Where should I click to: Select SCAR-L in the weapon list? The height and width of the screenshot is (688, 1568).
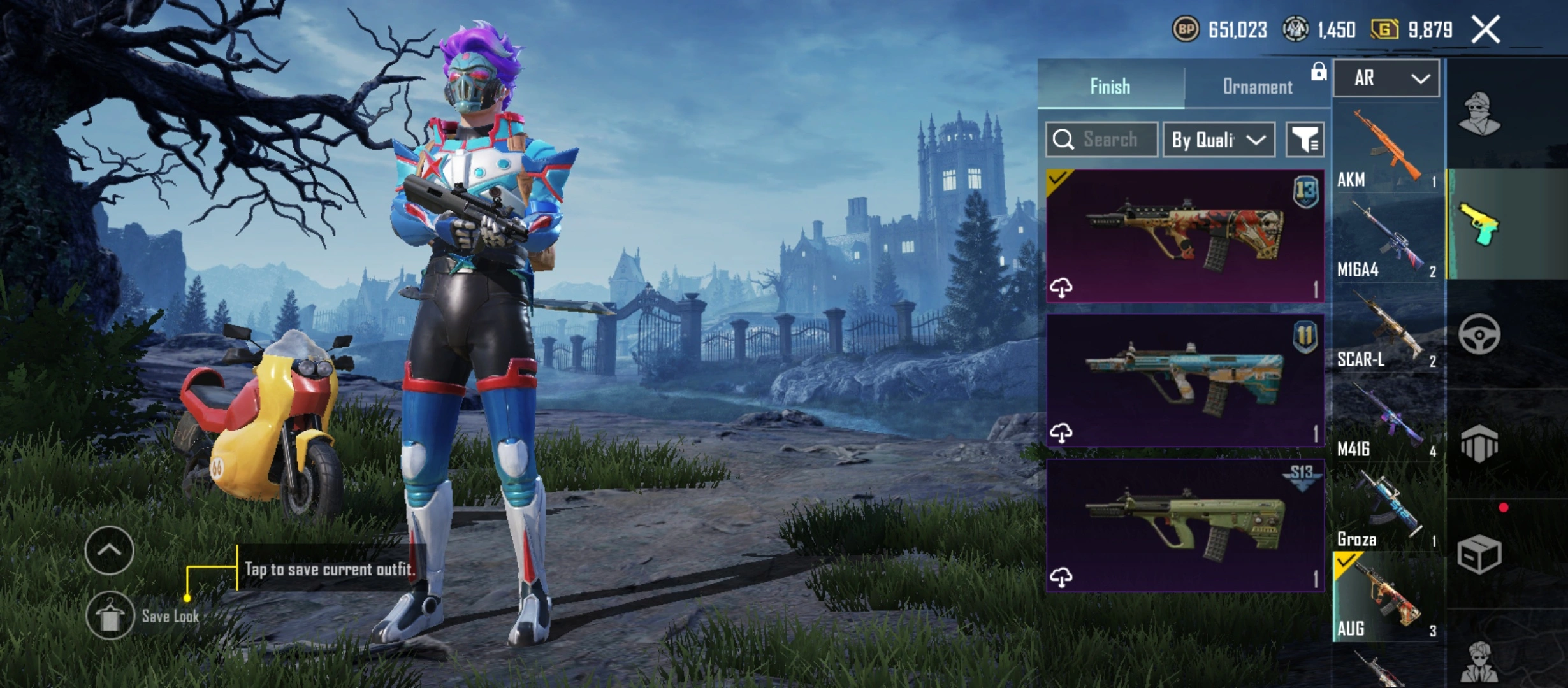pos(1387,331)
